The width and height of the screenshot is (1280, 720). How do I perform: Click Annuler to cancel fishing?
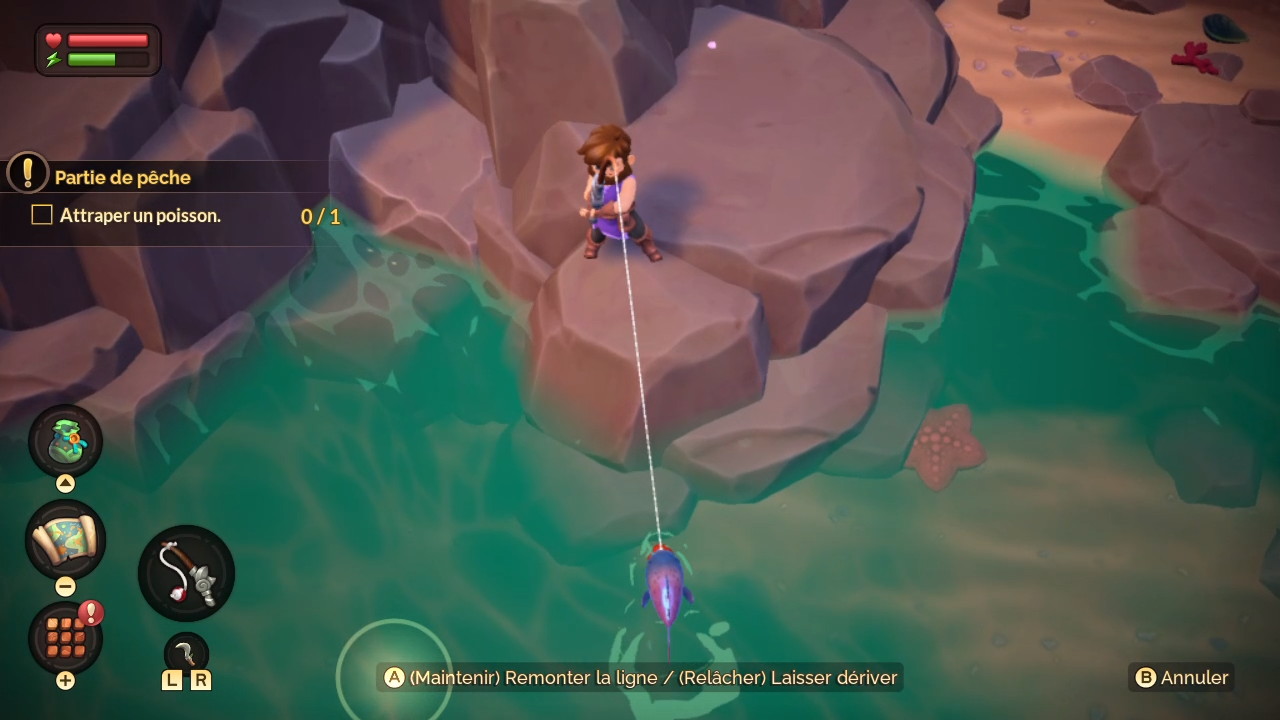(x=1181, y=678)
